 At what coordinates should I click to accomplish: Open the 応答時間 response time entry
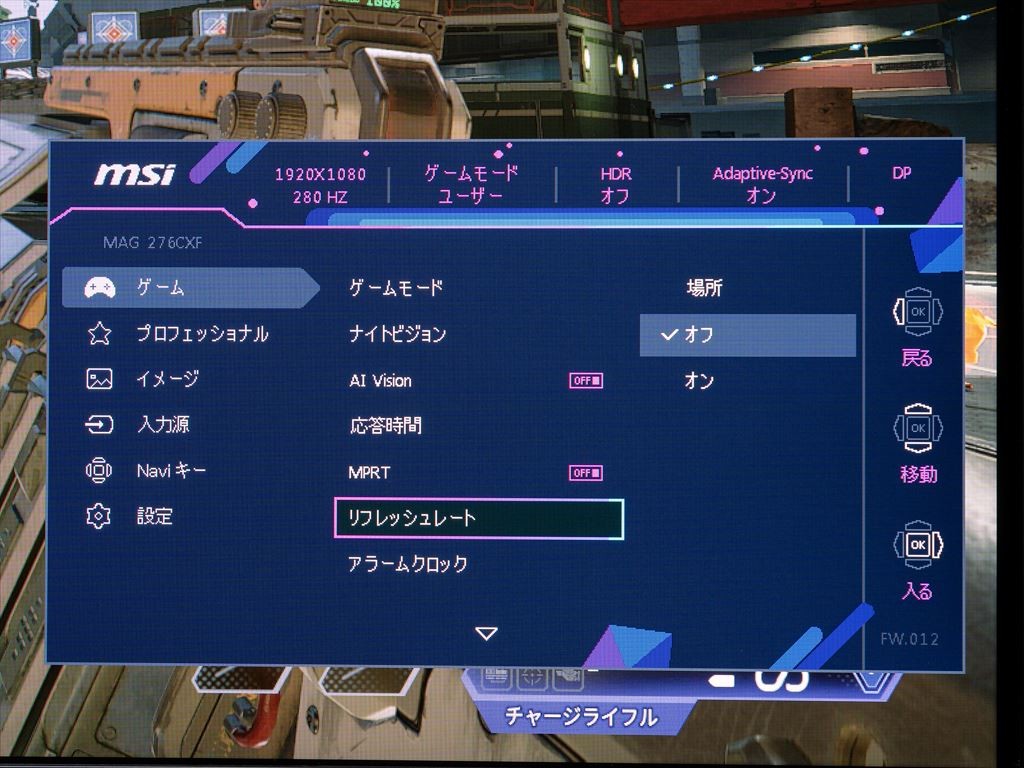pyautogui.click(x=385, y=426)
